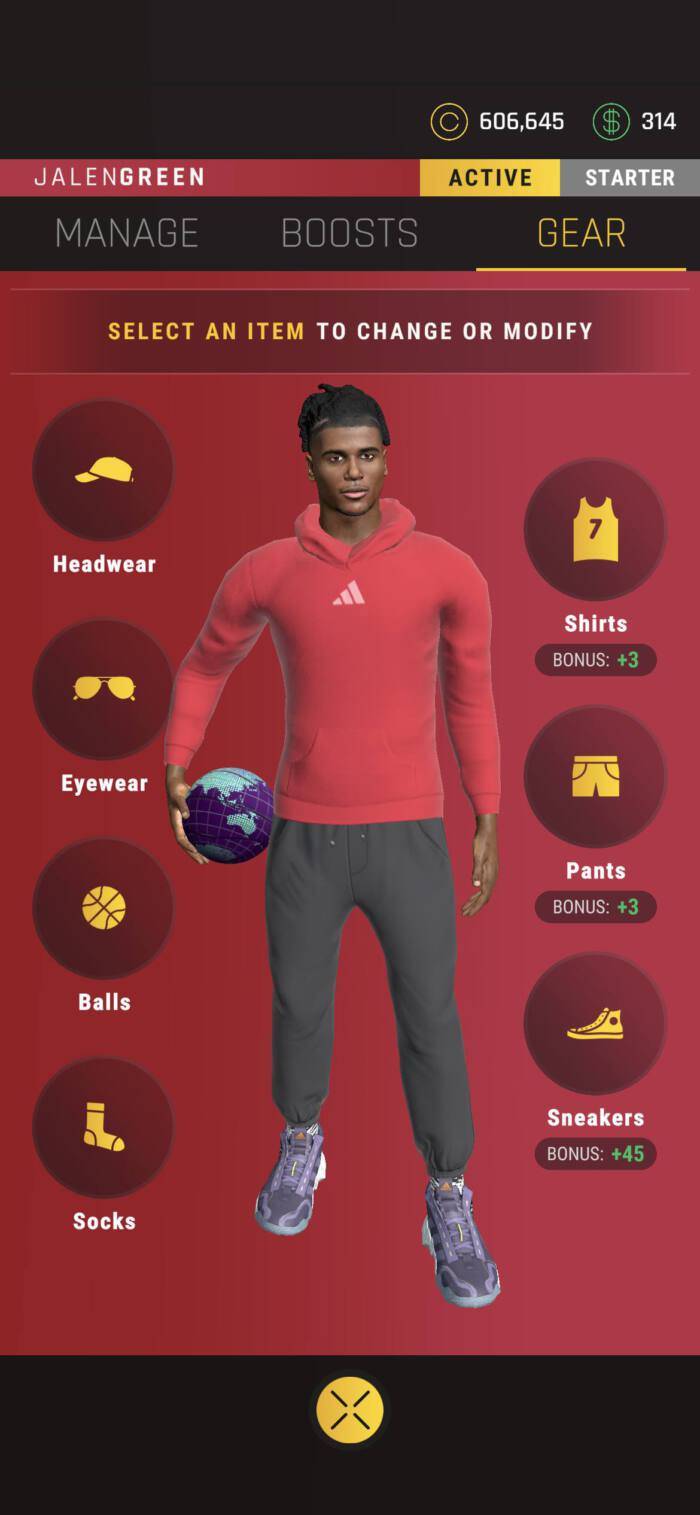Click the Starter role button

pyautogui.click(x=629, y=178)
